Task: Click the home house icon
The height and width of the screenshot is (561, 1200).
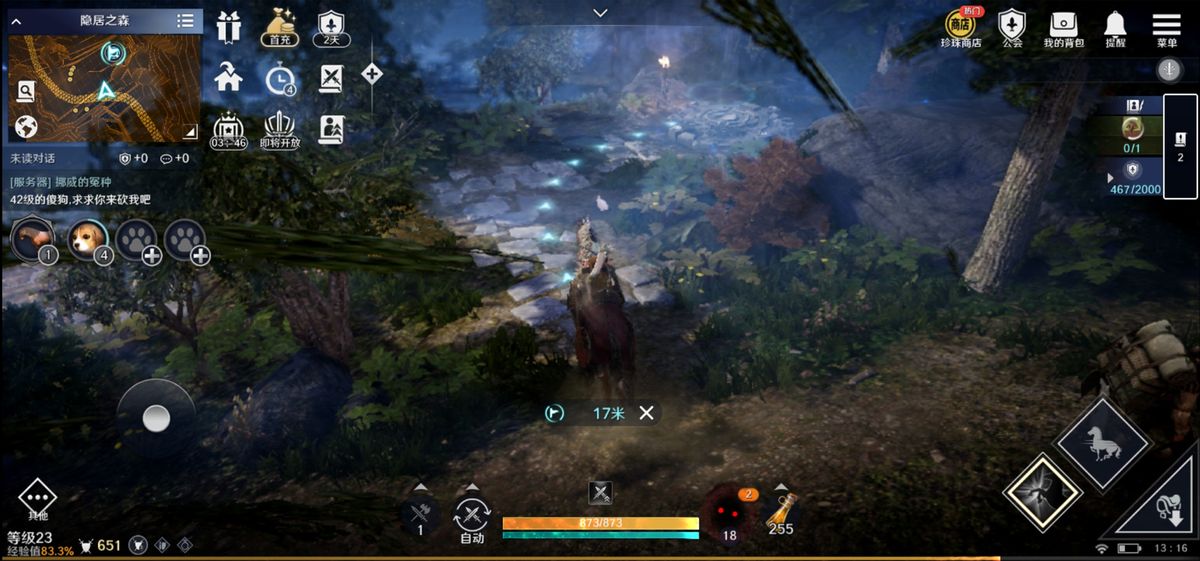Action: [229, 77]
